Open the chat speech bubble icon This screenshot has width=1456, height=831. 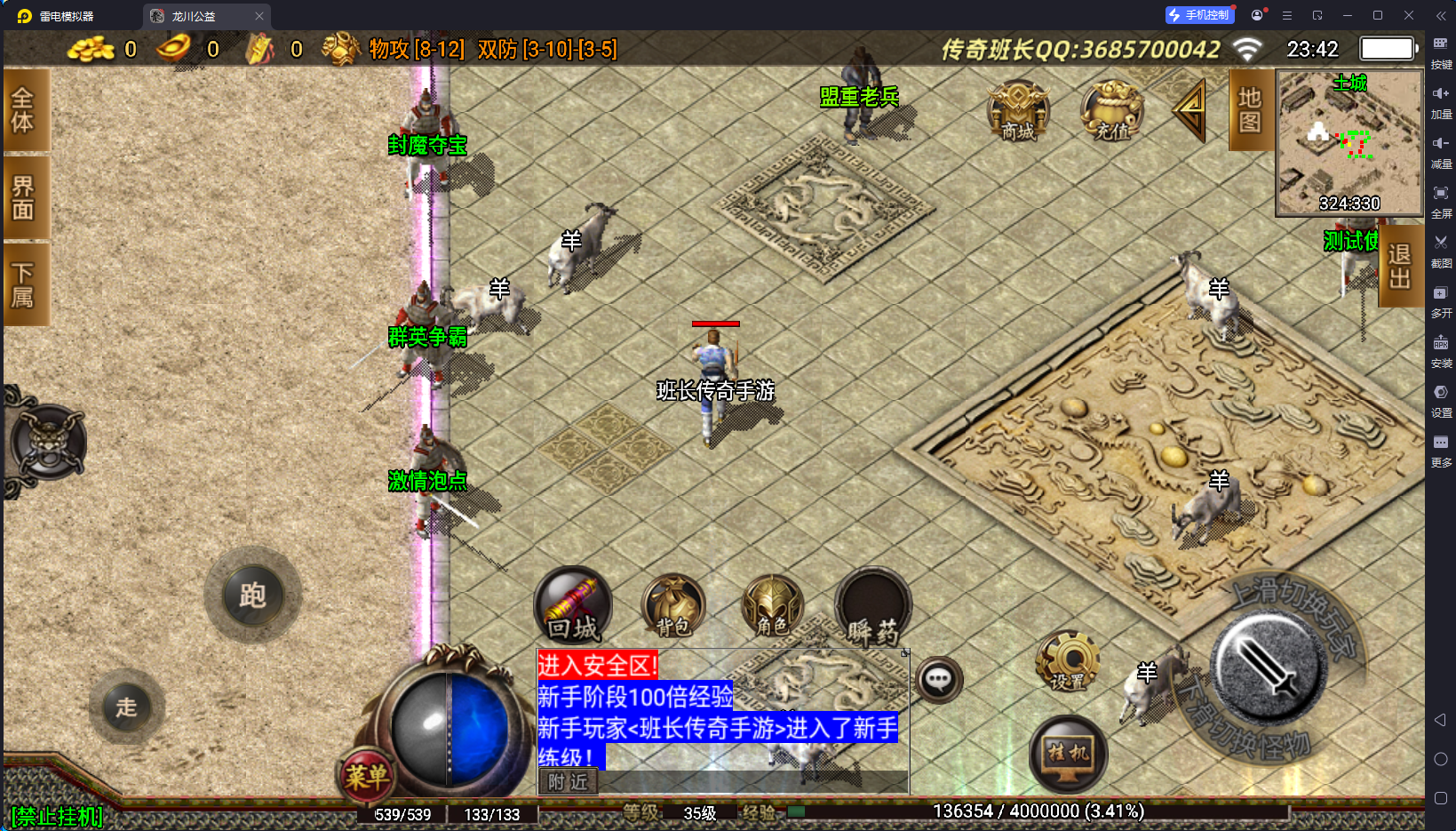(x=938, y=681)
